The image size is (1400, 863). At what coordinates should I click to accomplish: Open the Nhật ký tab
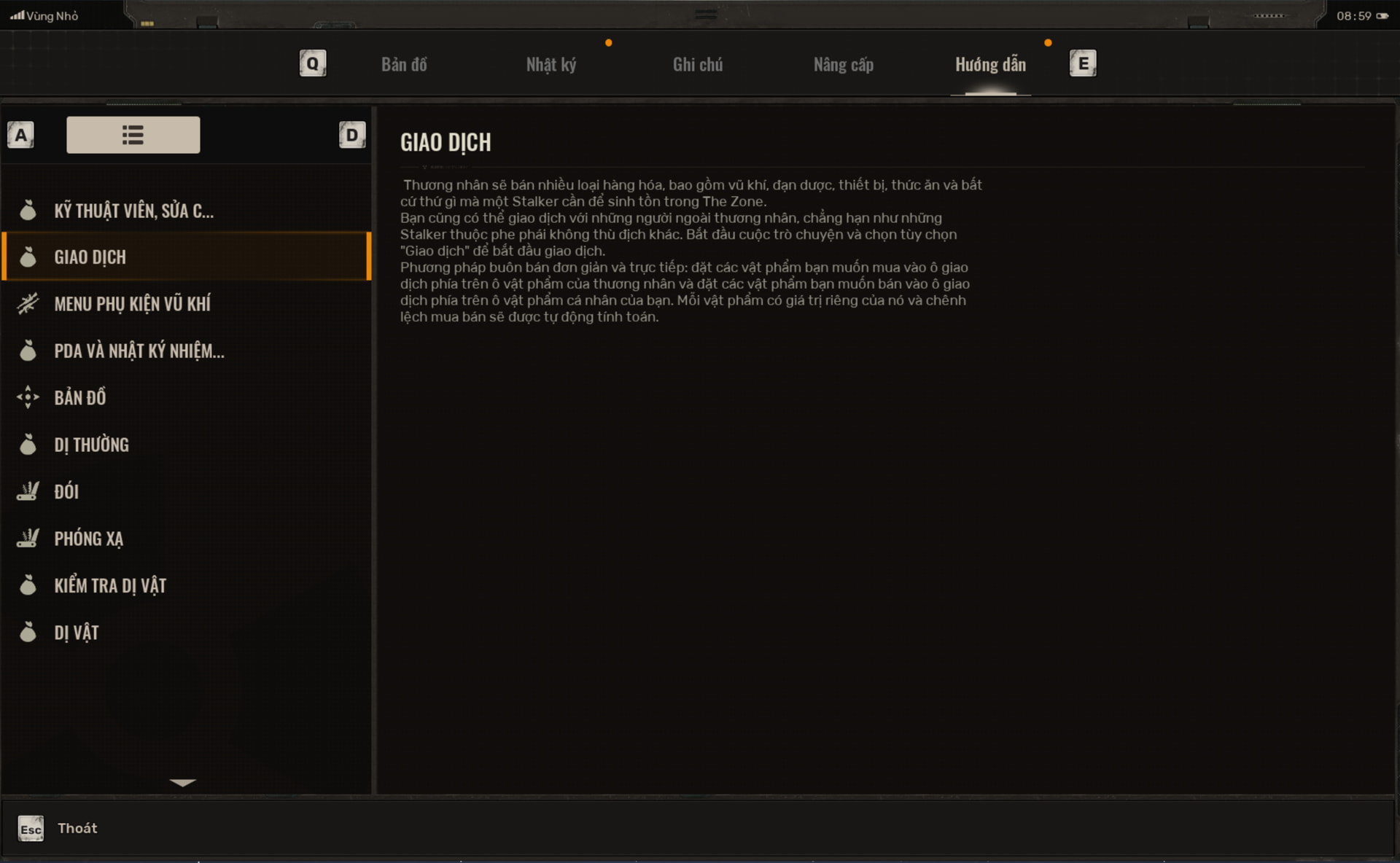[551, 65]
